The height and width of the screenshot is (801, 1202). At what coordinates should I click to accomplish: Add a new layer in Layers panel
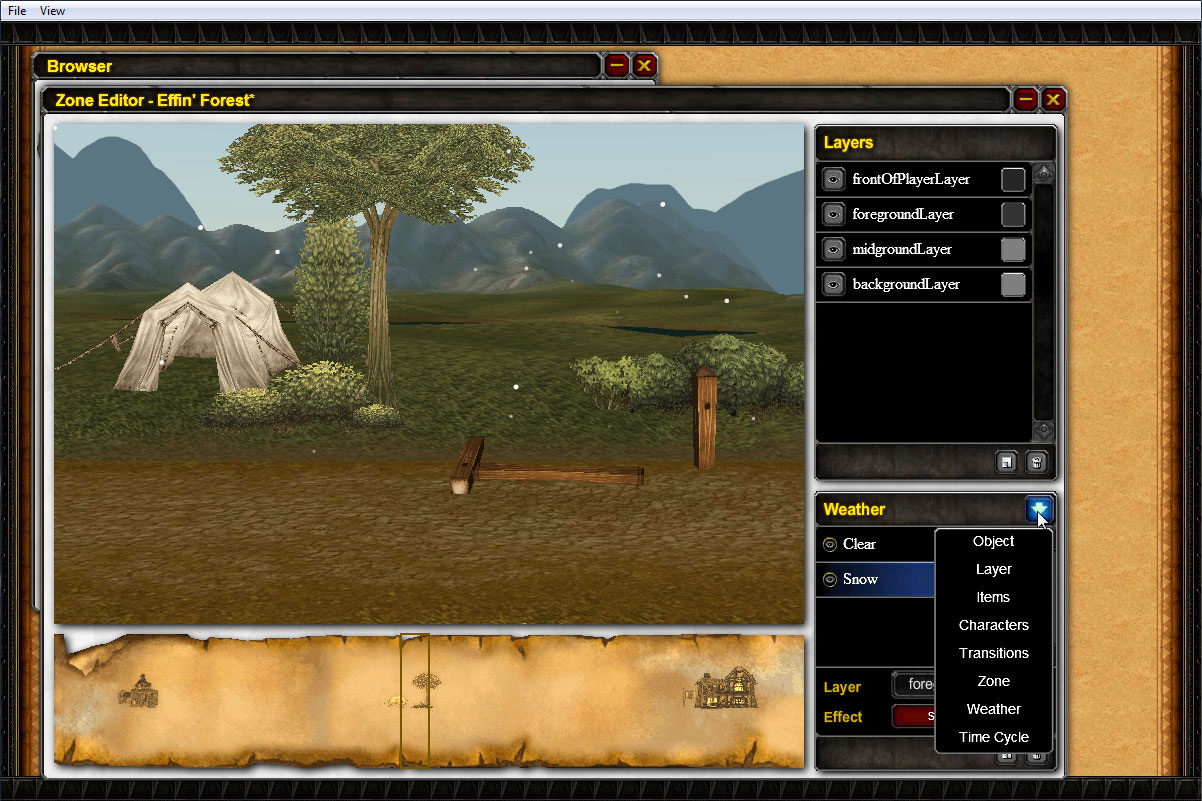(1007, 462)
